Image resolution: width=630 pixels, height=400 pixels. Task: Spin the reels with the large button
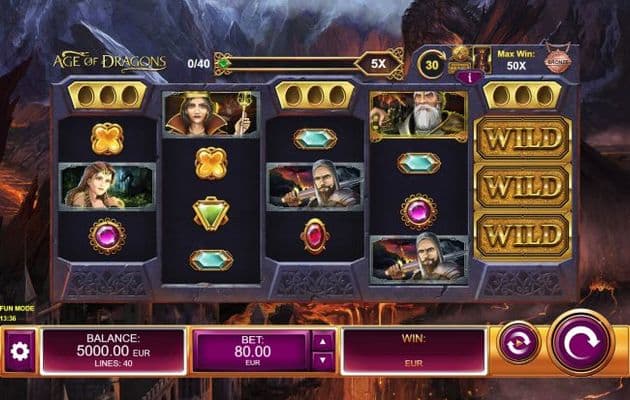click(581, 342)
